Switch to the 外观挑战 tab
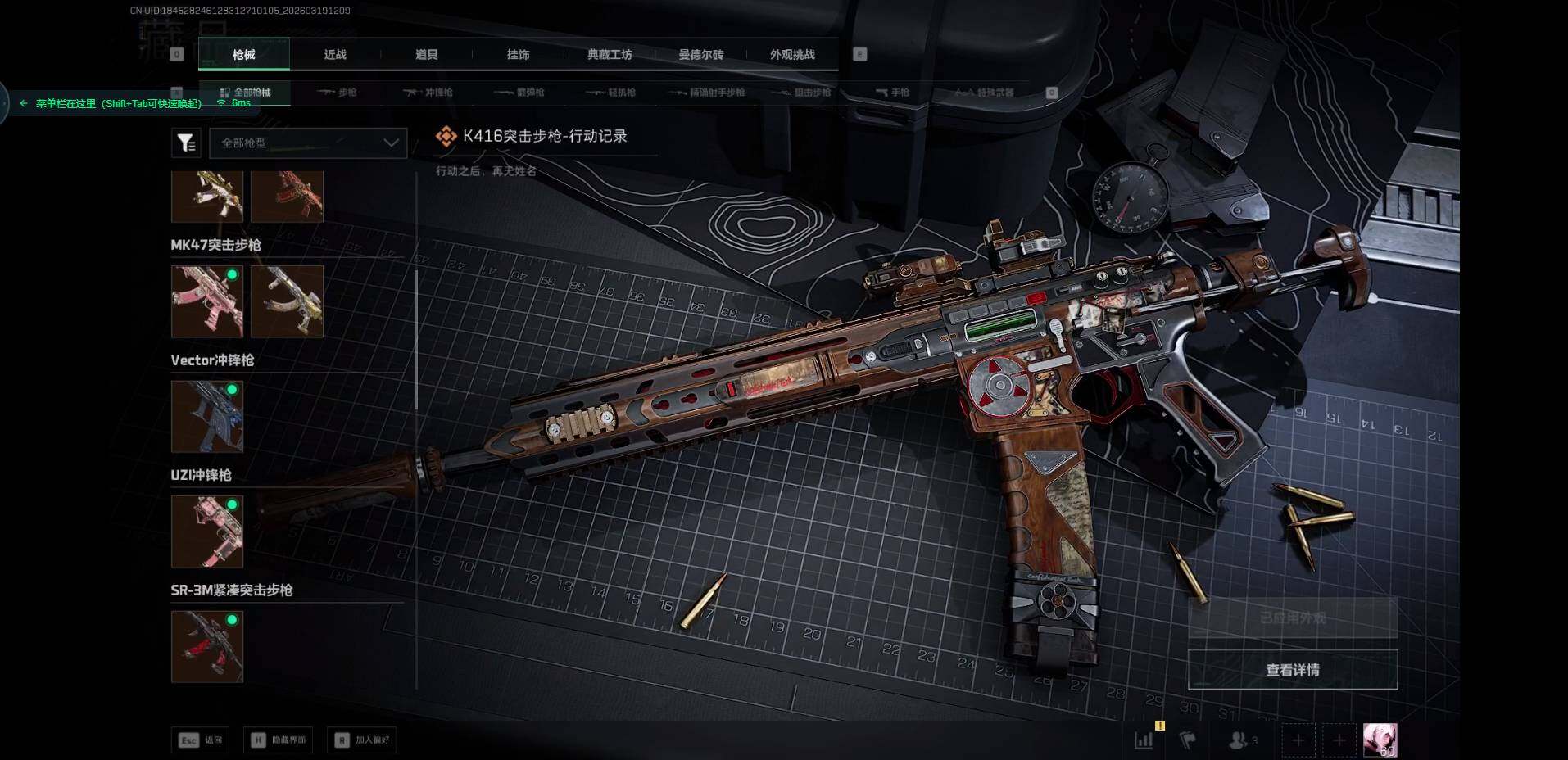 pyautogui.click(x=792, y=55)
